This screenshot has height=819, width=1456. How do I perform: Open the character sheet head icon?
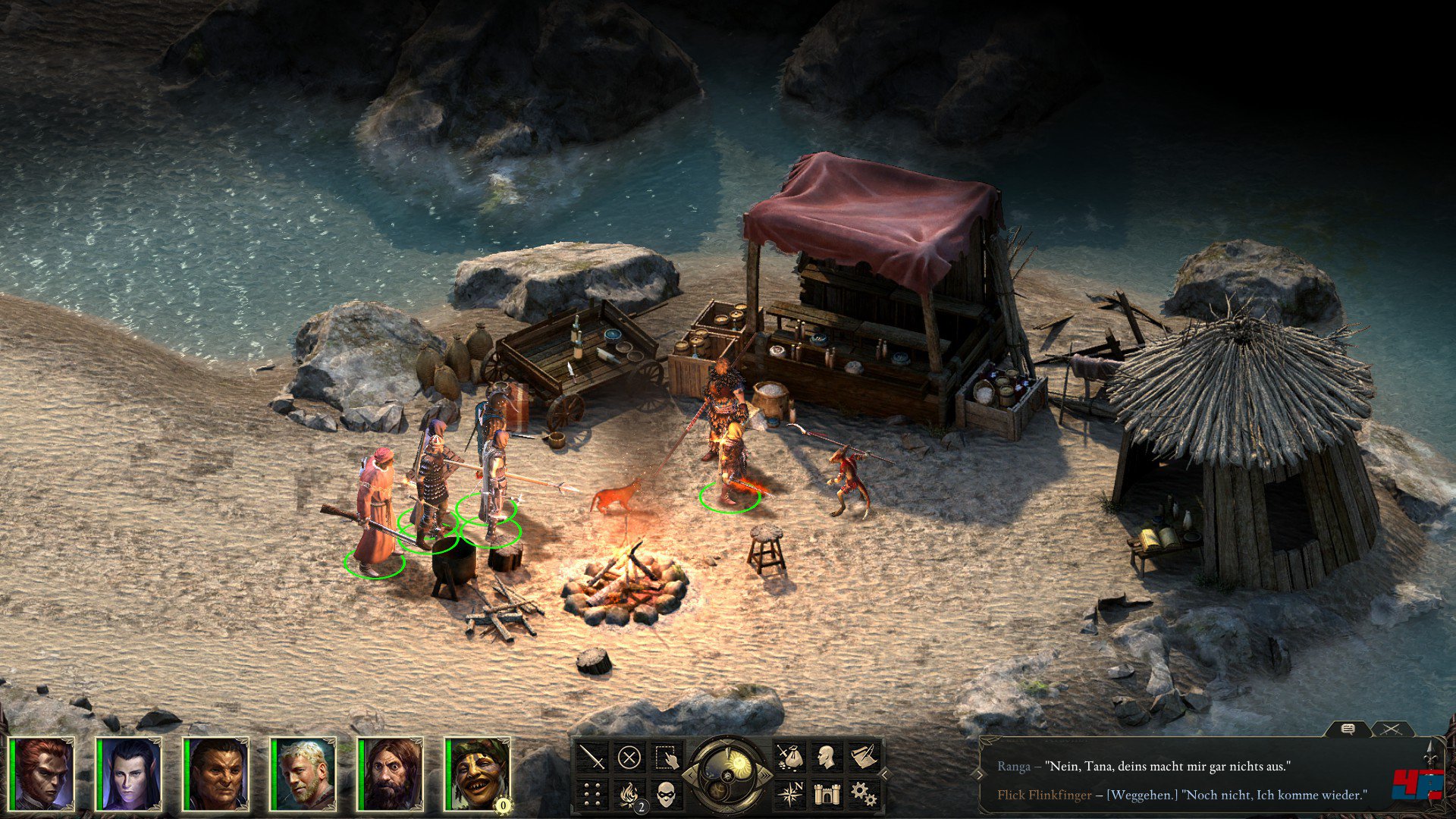(826, 757)
